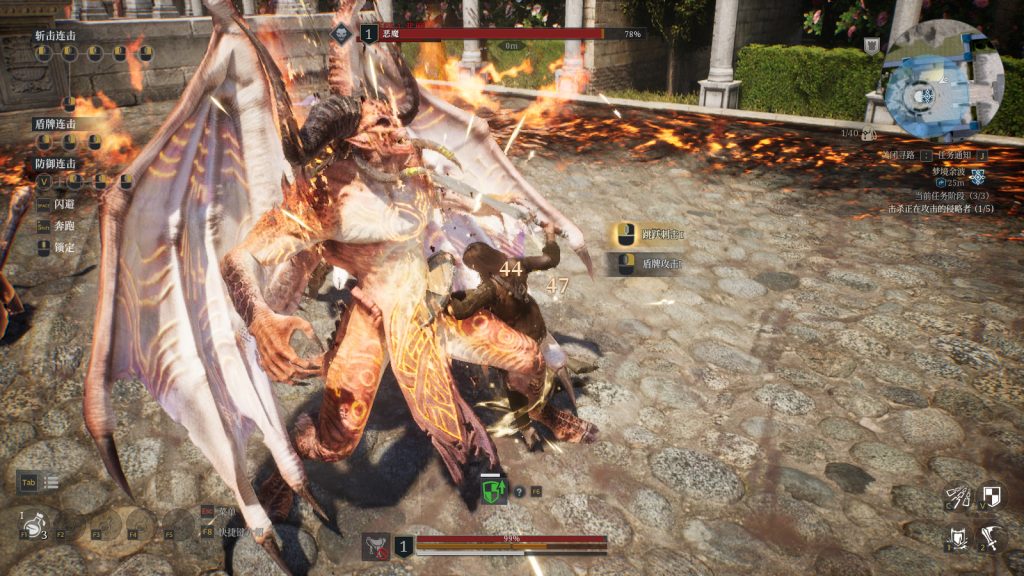Select the player portrait icon by health bar
Screen dimensions: 1024x576
point(376,545)
